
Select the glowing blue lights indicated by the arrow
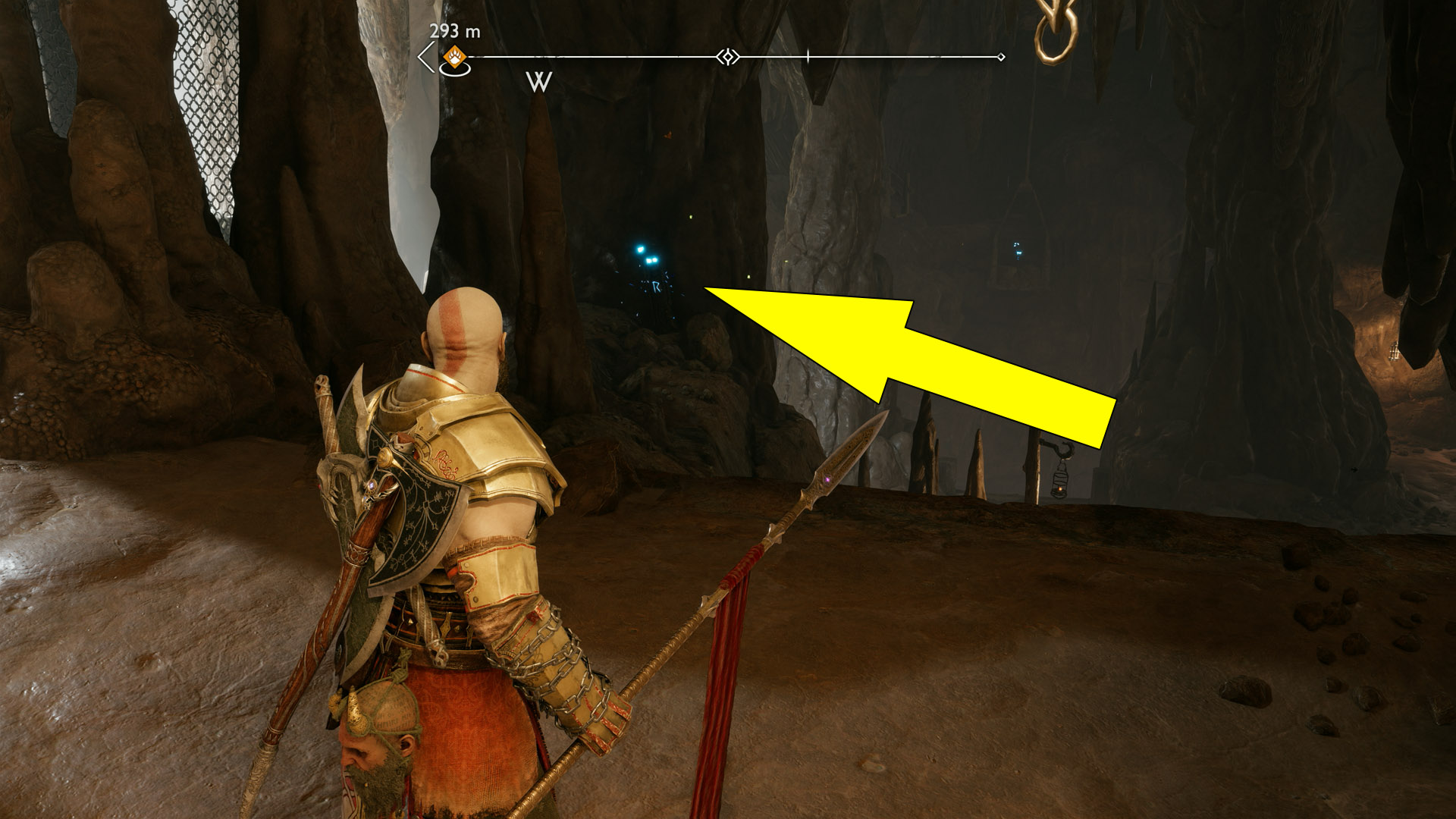(648, 258)
